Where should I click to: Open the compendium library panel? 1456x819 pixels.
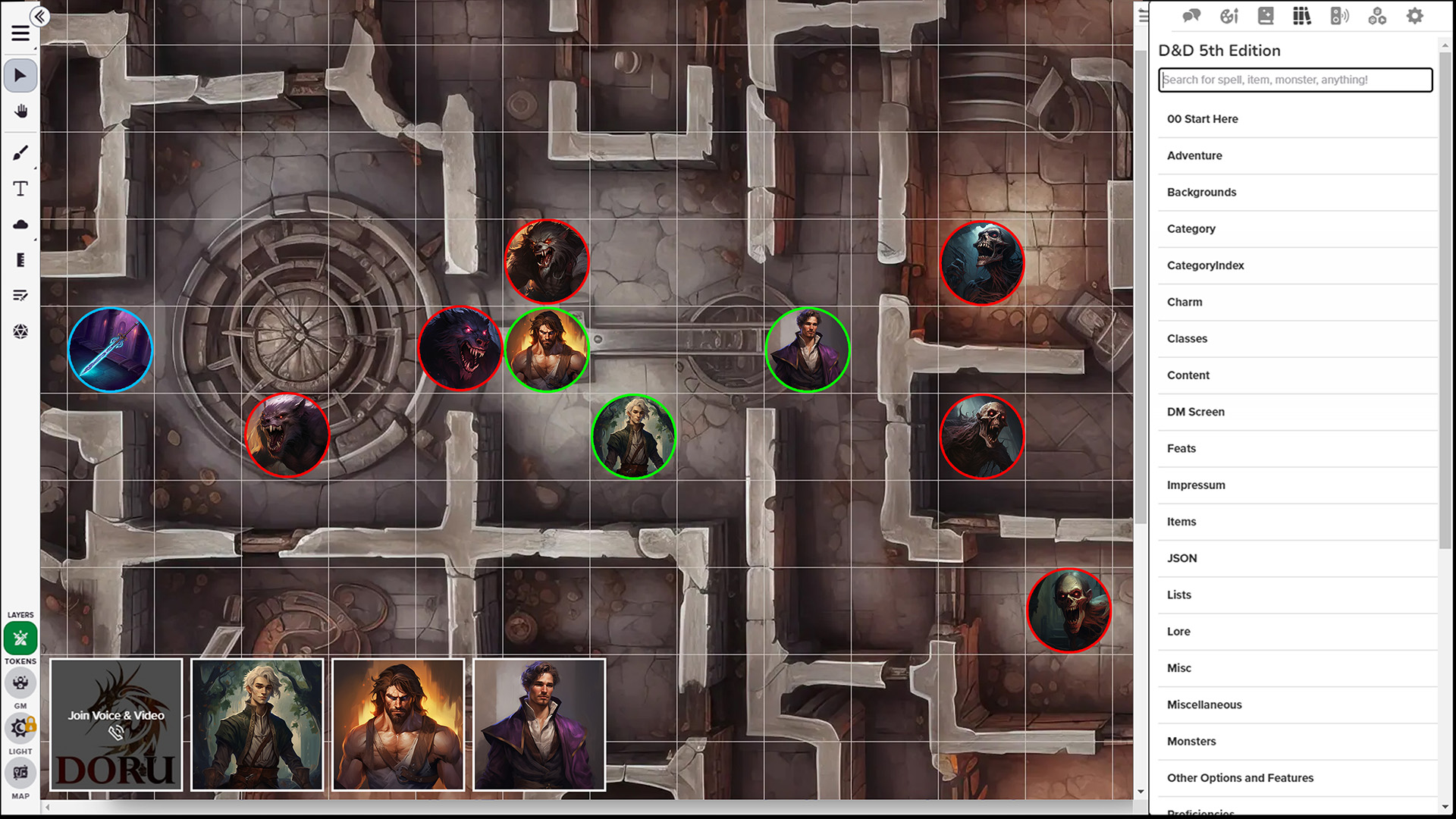pyautogui.click(x=1302, y=15)
